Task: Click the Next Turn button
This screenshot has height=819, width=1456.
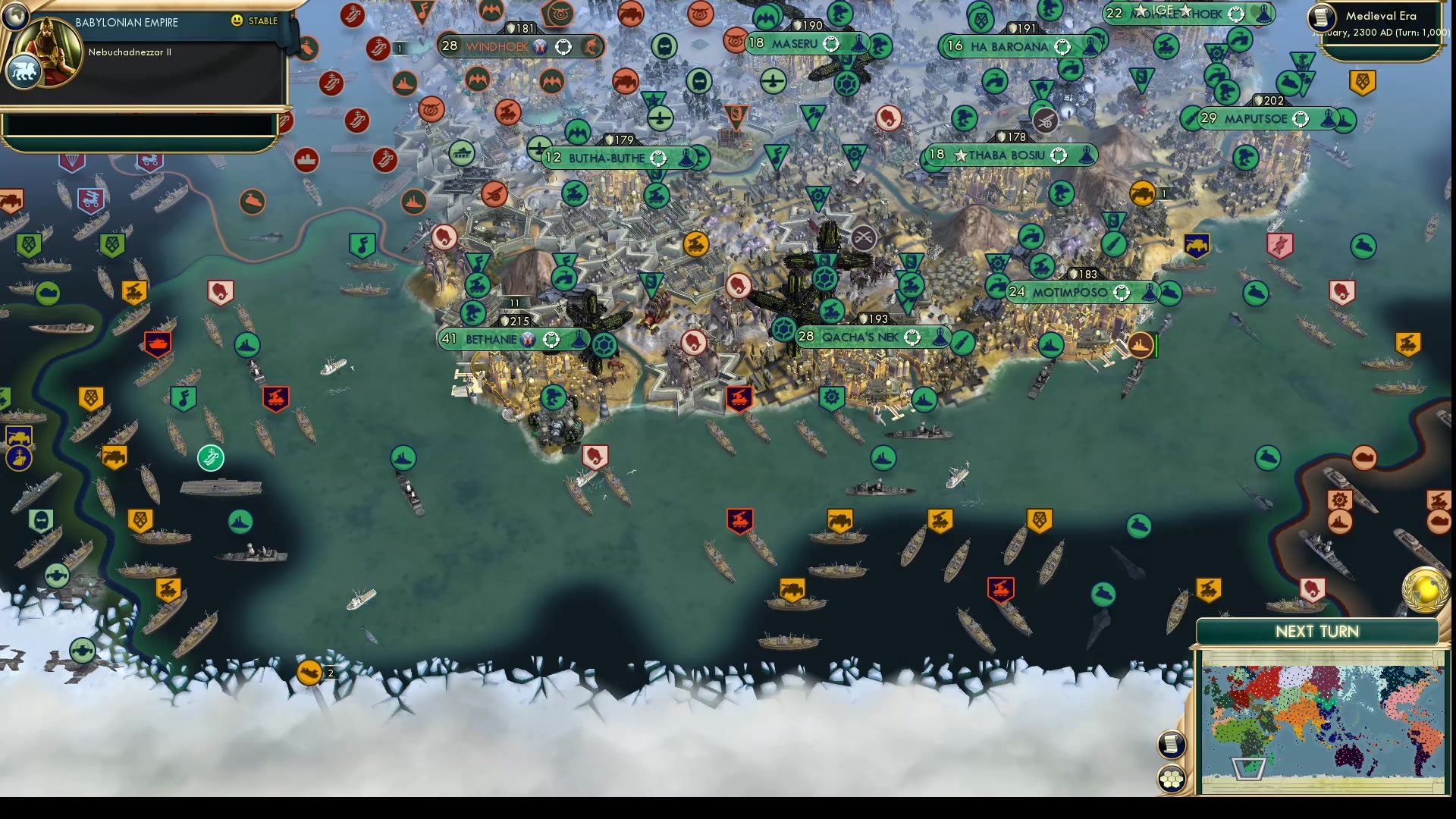Action: pyautogui.click(x=1316, y=631)
